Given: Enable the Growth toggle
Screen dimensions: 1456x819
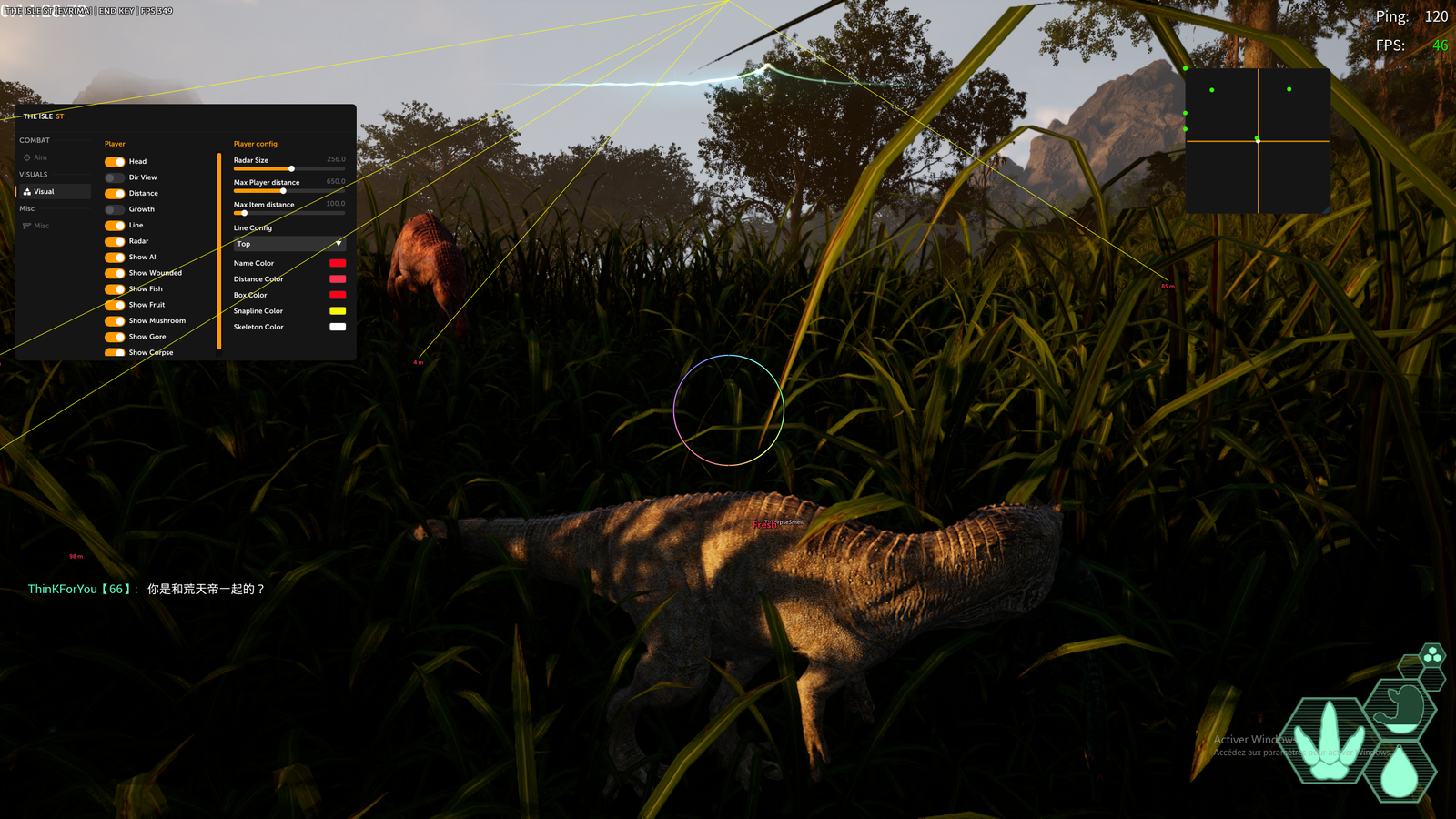Looking at the screenshot, I should [115, 209].
